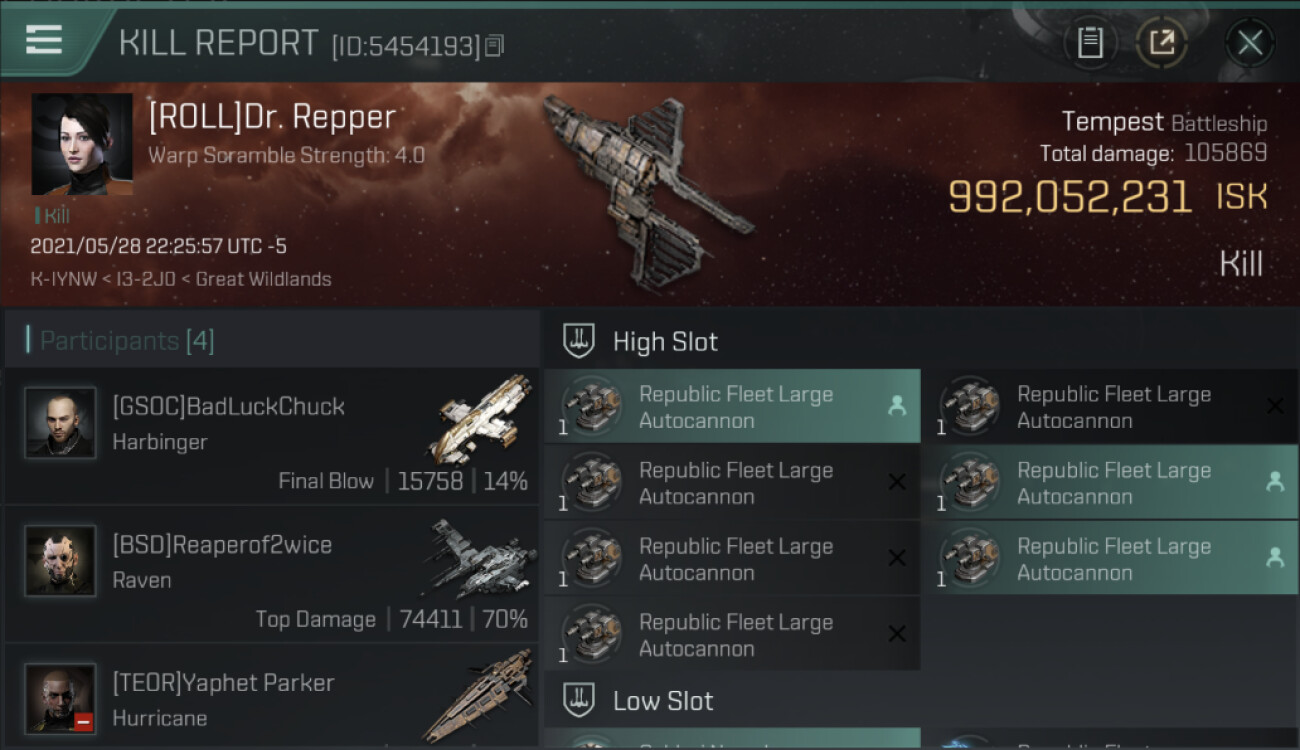Image resolution: width=1300 pixels, height=750 pixels.
Task: Select participant Yaphet Parker
Action: [x=271, y=700]
